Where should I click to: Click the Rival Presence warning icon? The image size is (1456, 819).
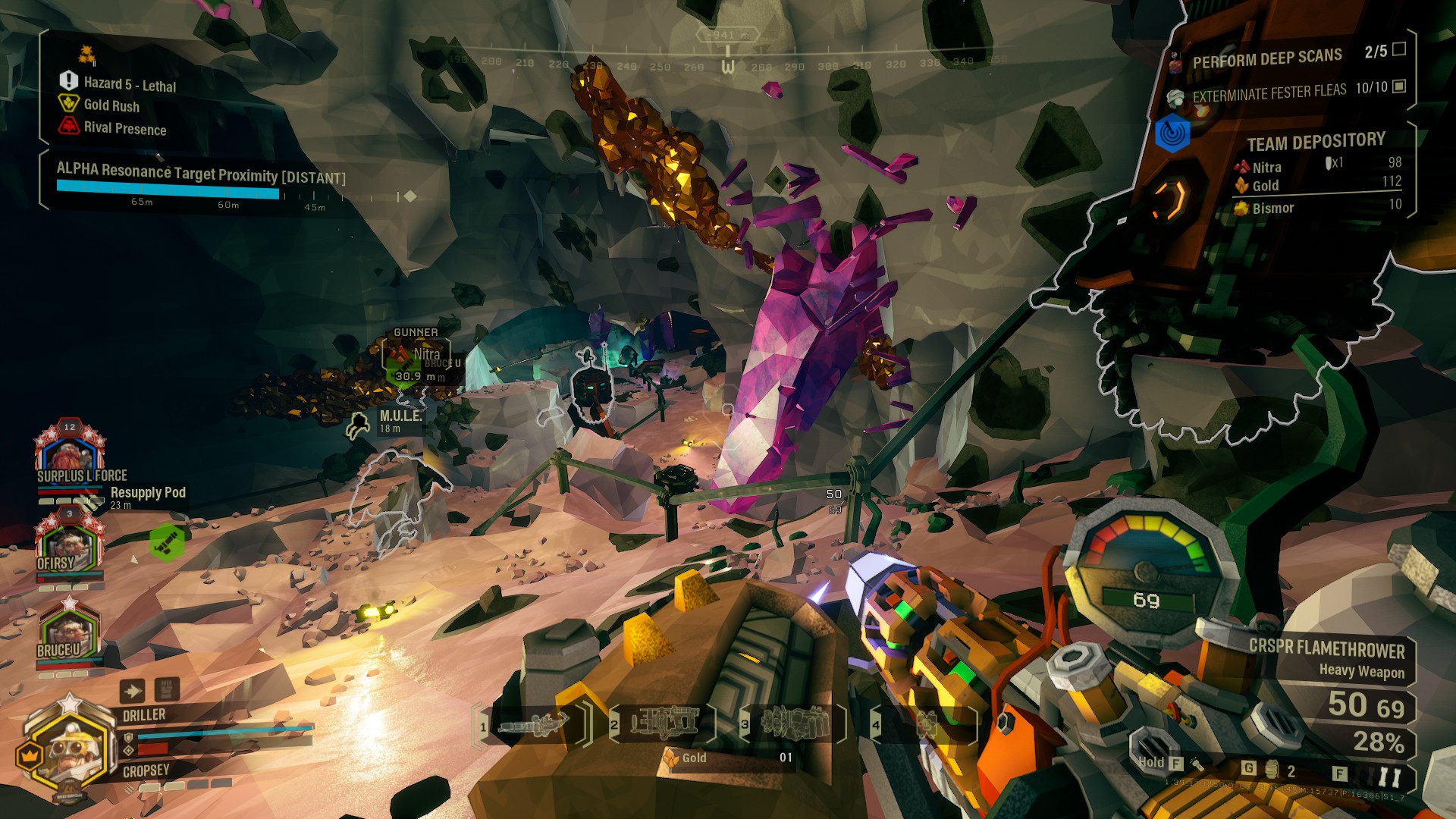68,126
